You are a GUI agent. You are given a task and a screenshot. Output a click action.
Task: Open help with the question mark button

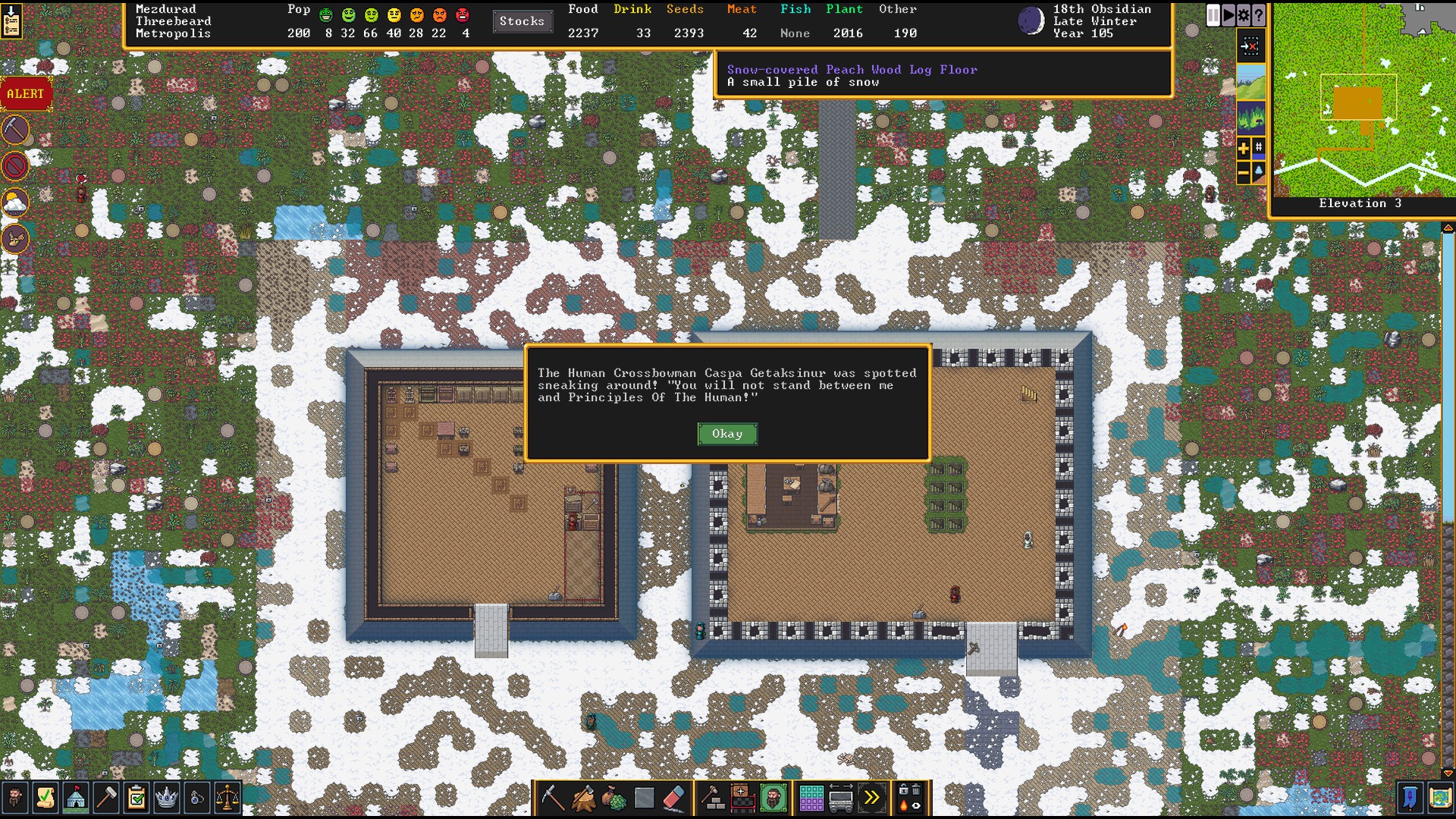click(1259, 15)
